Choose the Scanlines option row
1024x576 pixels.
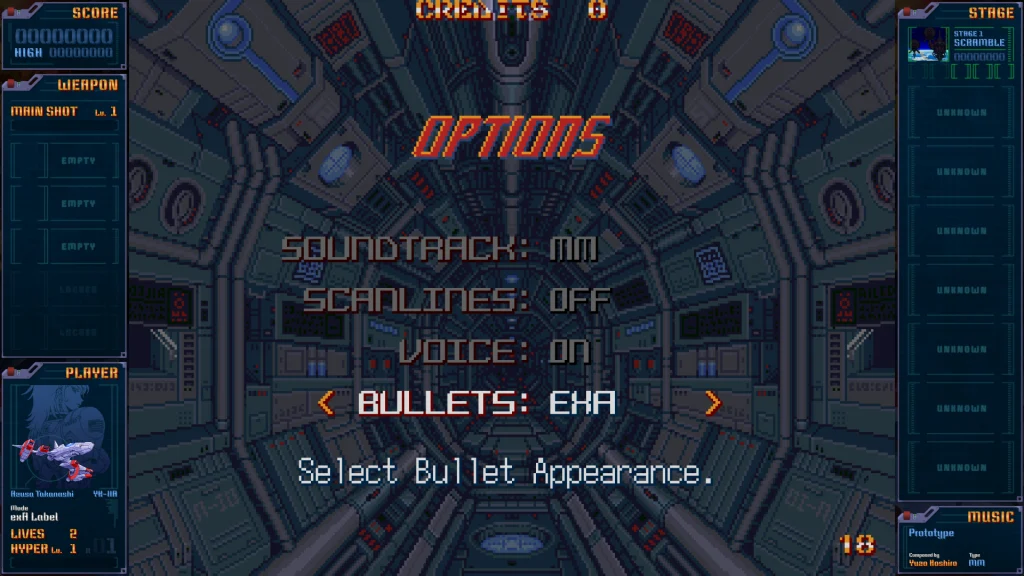(x=456, y=299)
